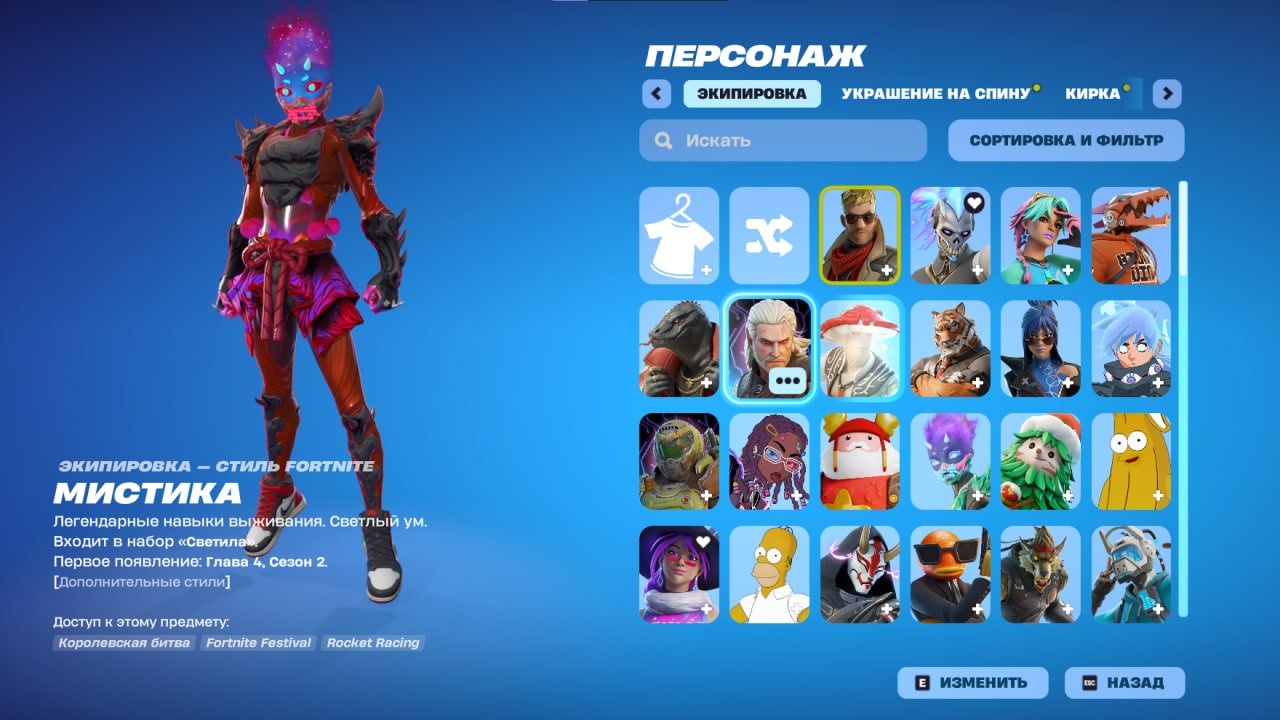Select the empty T-shirt outfit slot

pyautogui.click(x=679, y=235)
